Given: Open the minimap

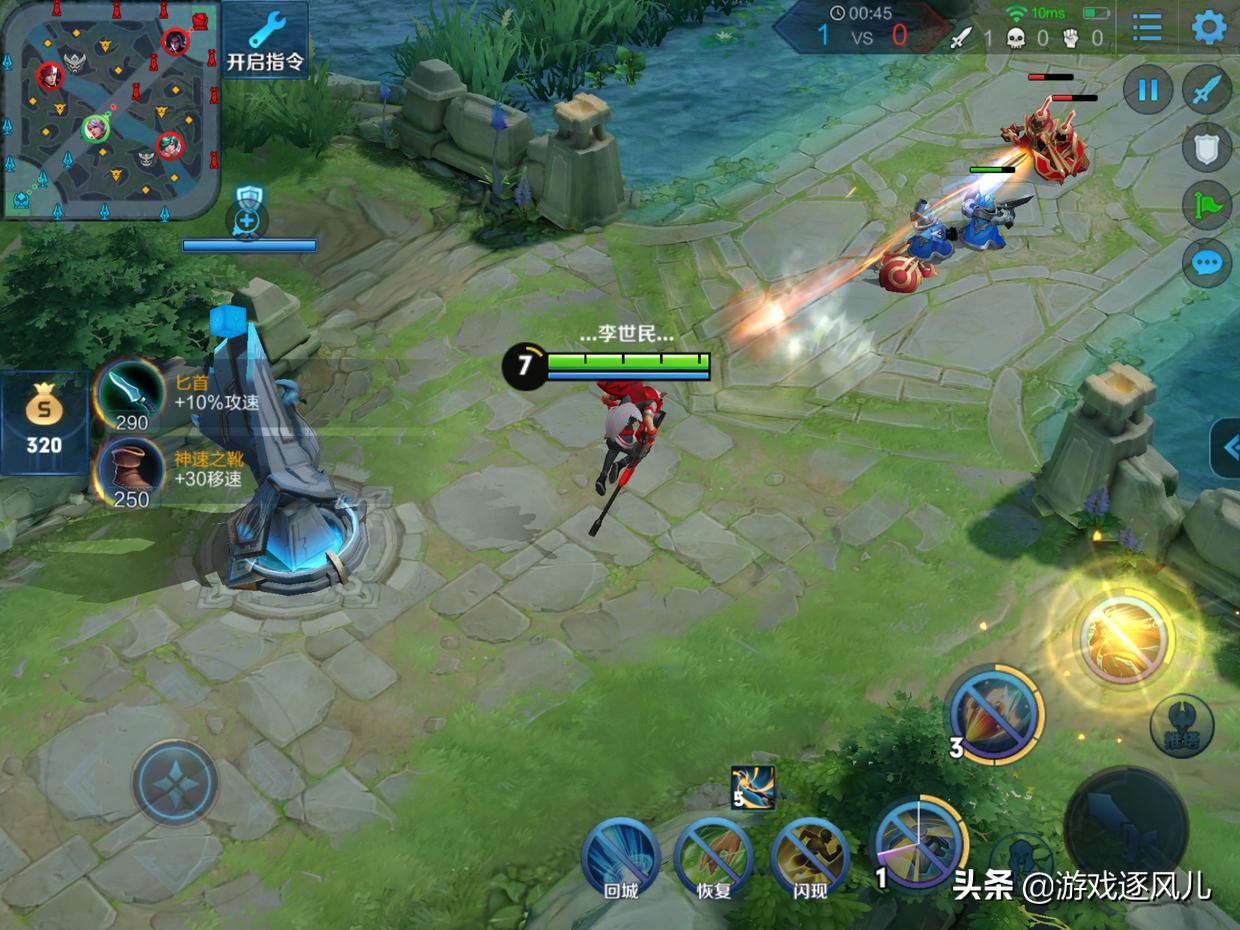Looking at the screenshot, I should tap(110, 108).
